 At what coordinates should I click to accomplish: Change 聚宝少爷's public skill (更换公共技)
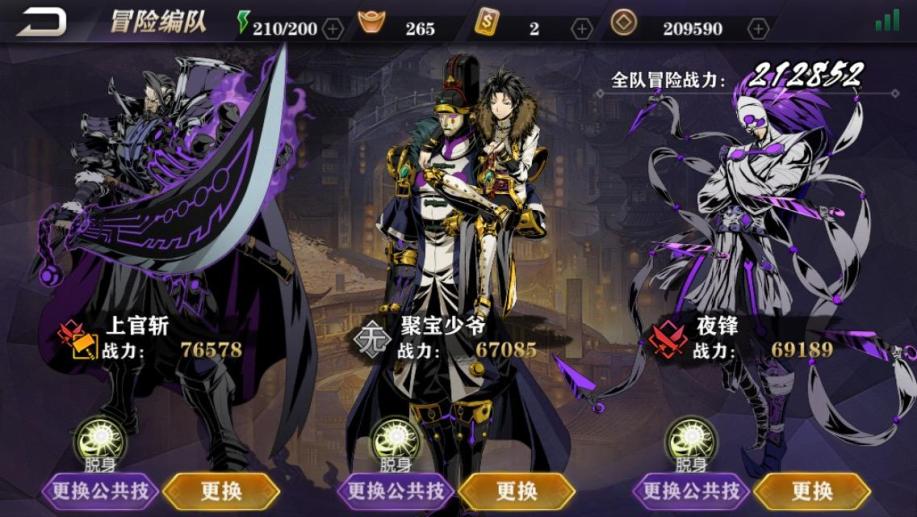click(396, 491)
